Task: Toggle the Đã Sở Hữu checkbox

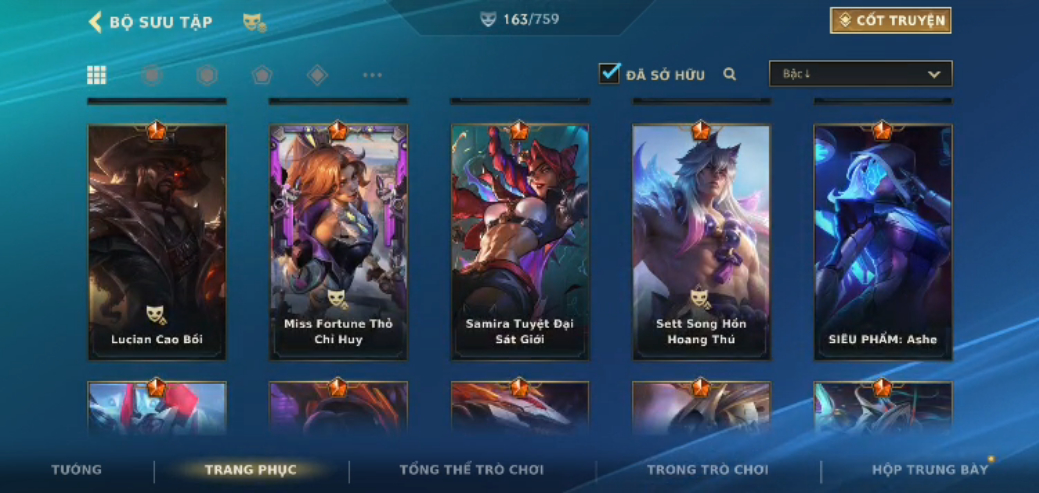Action: [x=609, y=74]
